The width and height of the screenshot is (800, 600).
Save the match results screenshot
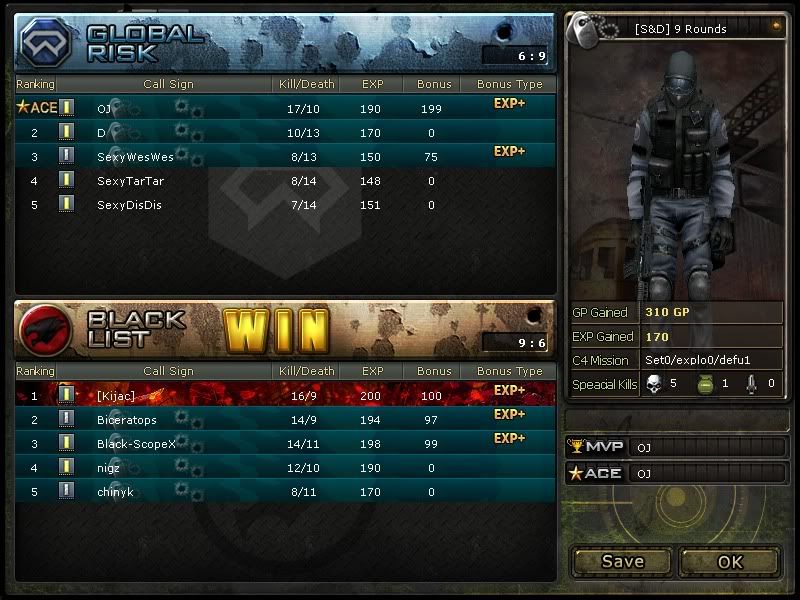point(622,561)
